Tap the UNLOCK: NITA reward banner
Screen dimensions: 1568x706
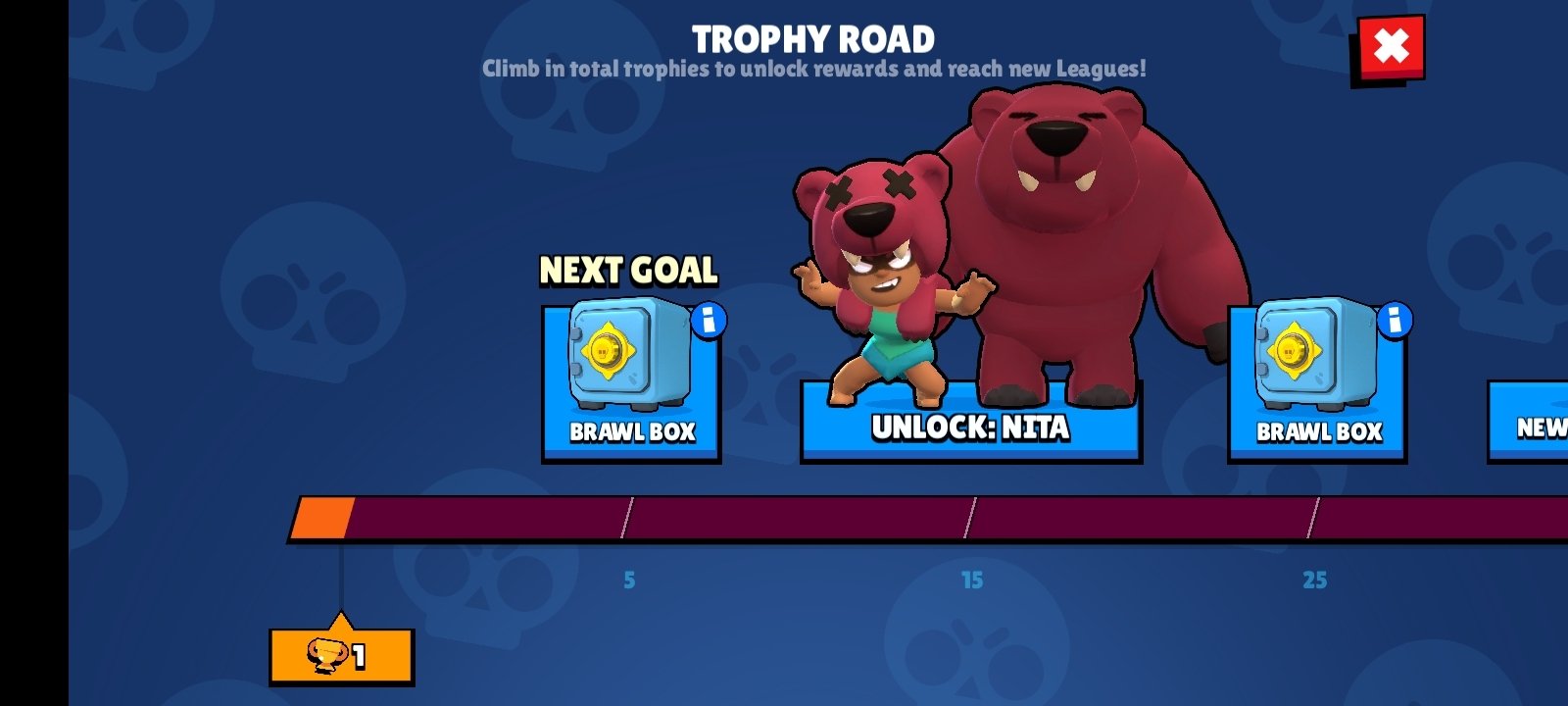point(970,429)
